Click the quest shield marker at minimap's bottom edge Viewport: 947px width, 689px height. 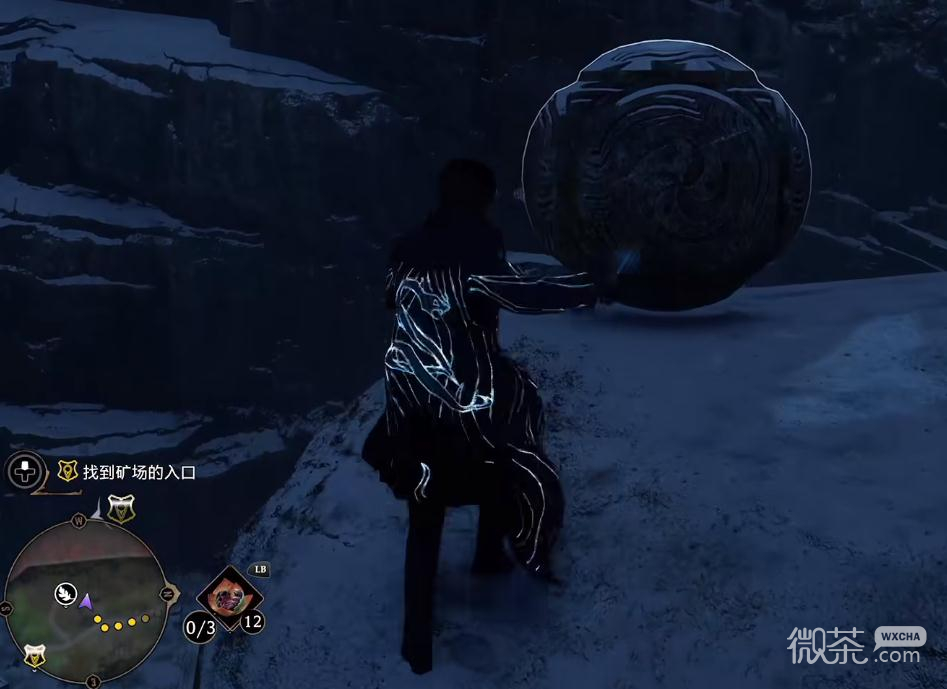[x=35, y=656]
